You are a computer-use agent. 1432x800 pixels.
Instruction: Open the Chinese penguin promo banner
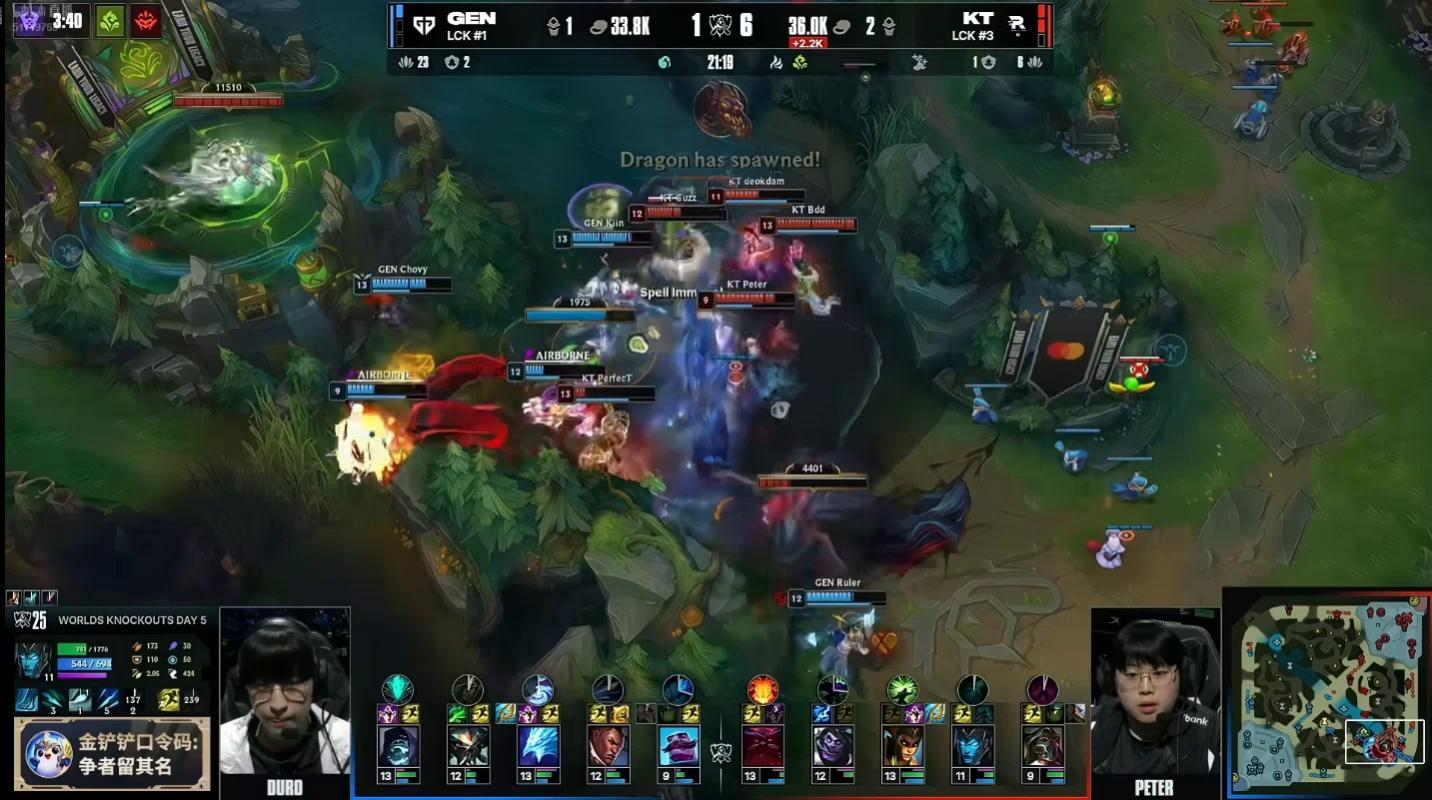pyautogui.click(x=111, y=754)
